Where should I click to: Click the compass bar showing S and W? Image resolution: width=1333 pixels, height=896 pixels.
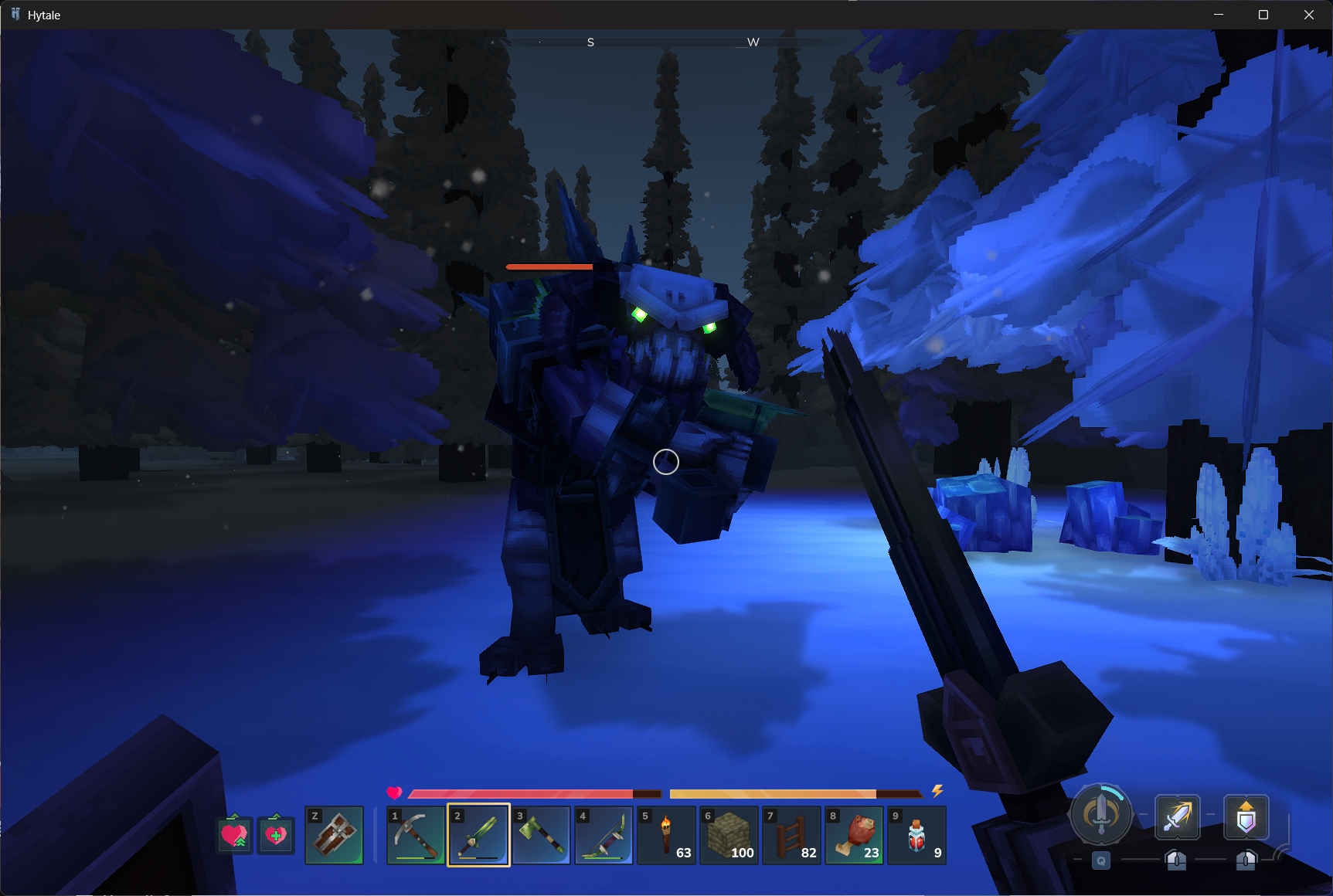pos(671,42)
